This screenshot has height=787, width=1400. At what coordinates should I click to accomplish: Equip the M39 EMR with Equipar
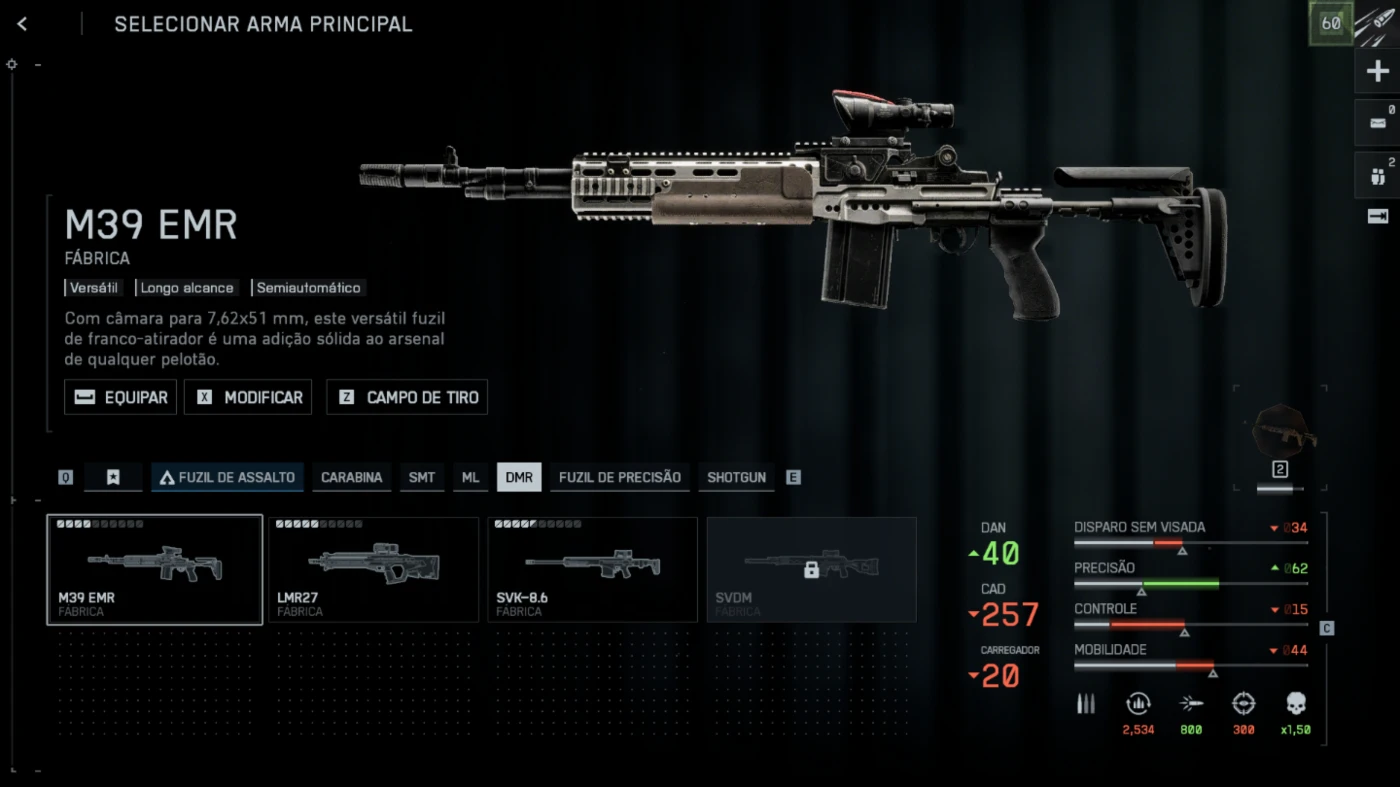click(x=121, y=397)
